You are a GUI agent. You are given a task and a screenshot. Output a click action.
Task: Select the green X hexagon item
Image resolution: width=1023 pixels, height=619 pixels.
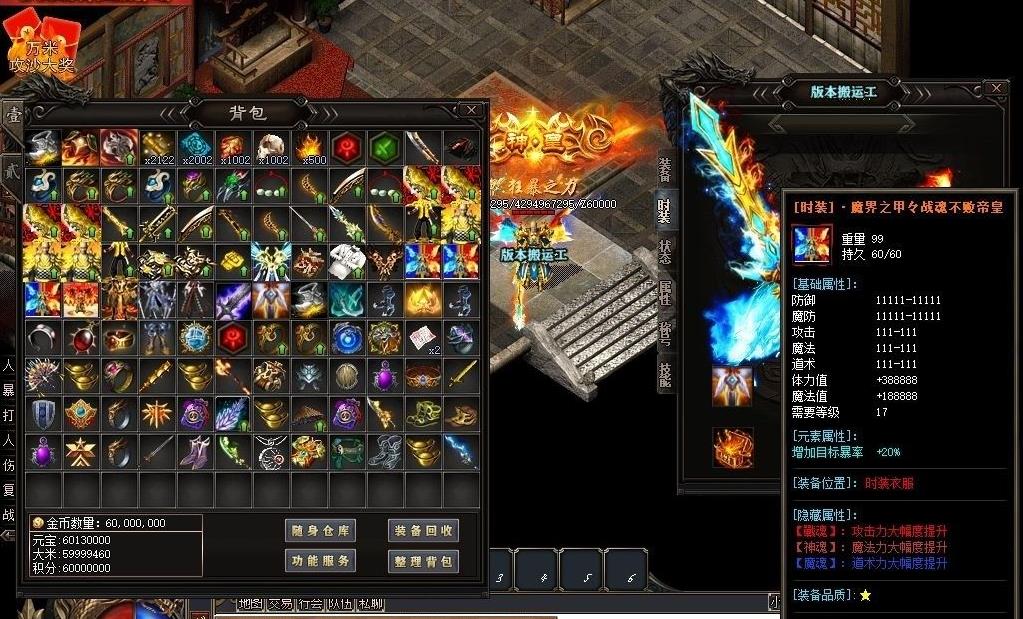384,147
